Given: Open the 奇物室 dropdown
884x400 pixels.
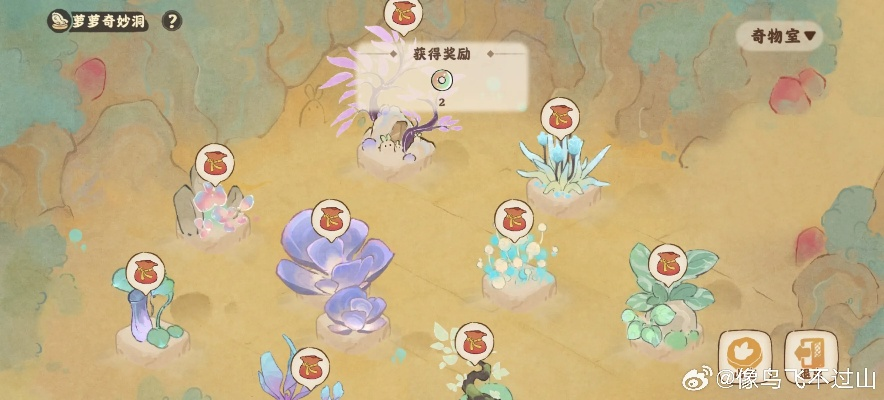Looking at the screenshot, I should point(780,36).
